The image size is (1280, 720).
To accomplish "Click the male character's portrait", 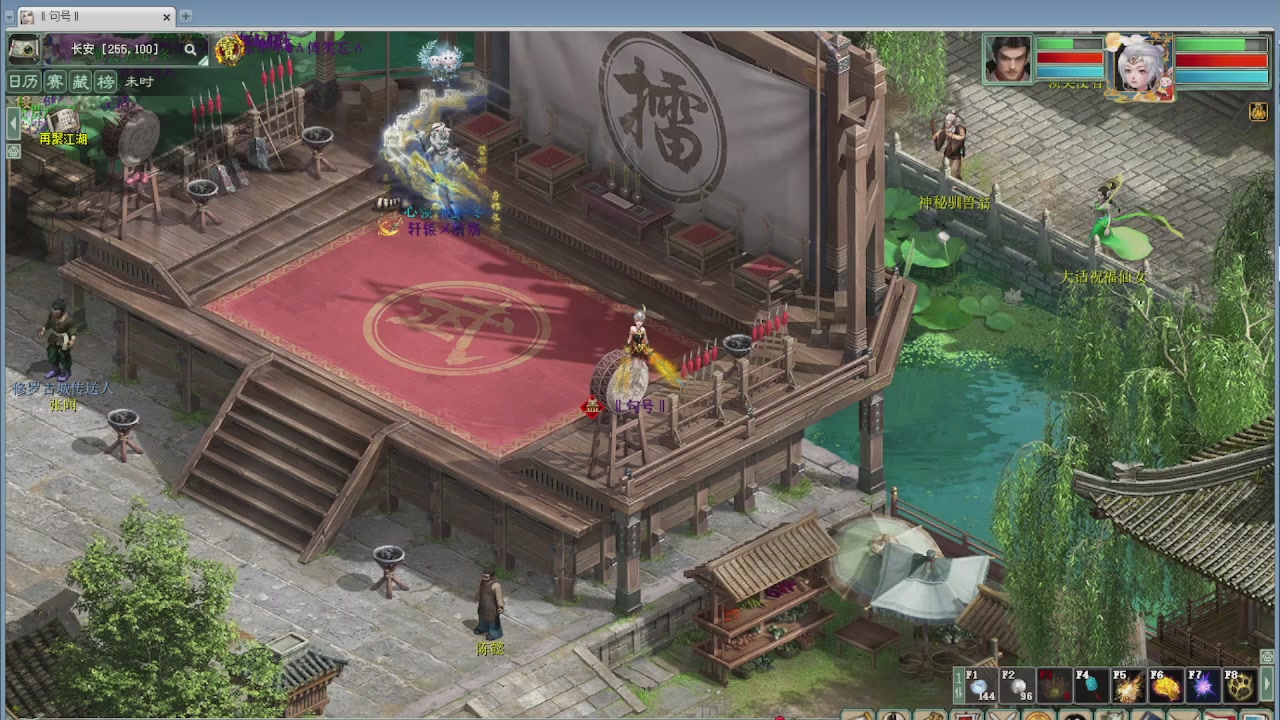I will 1006,60.
